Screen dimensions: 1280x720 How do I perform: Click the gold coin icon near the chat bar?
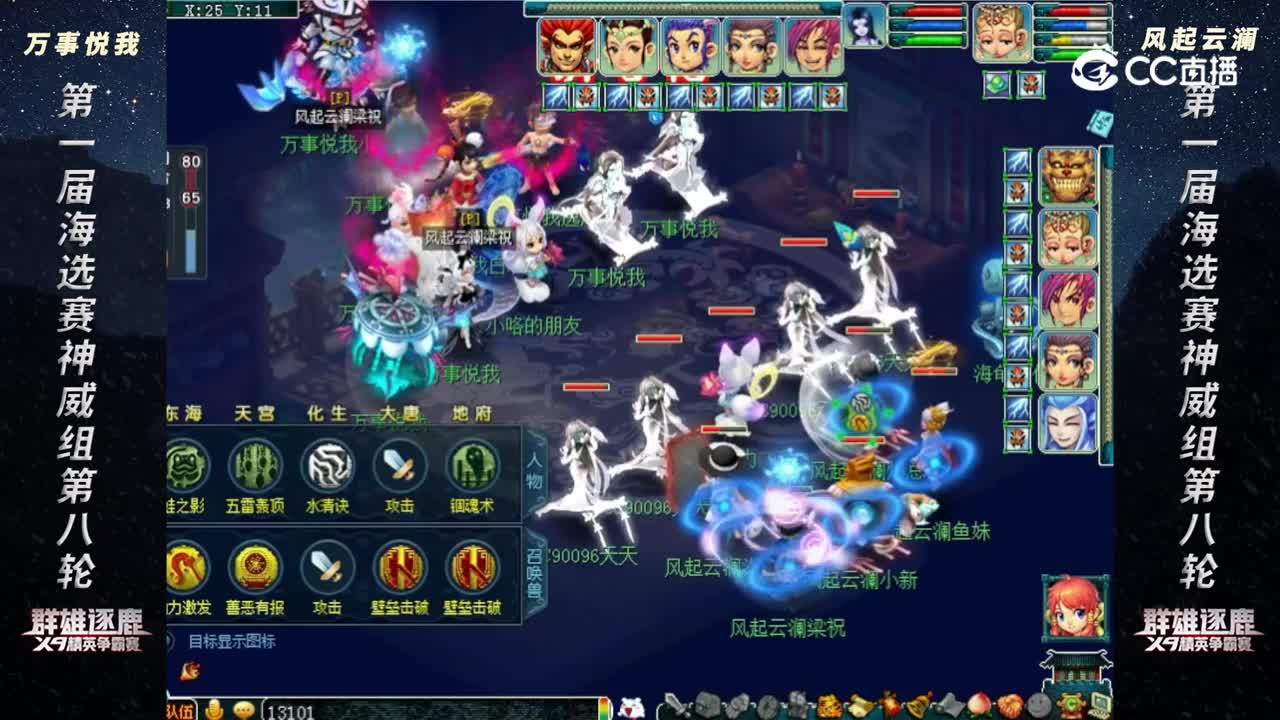[214, 708]
